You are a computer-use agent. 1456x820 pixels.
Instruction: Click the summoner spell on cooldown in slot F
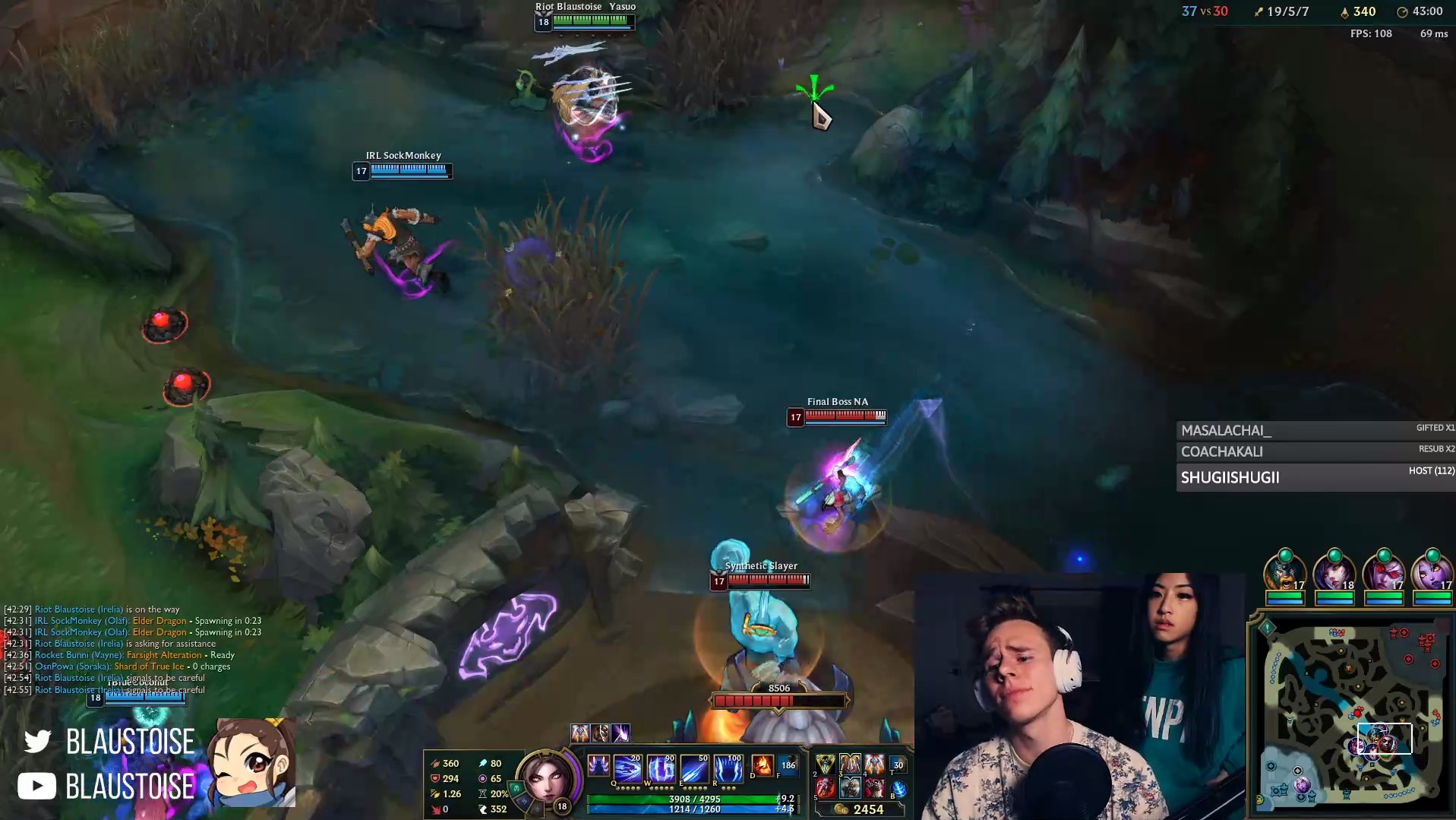[x=786, y=766]
